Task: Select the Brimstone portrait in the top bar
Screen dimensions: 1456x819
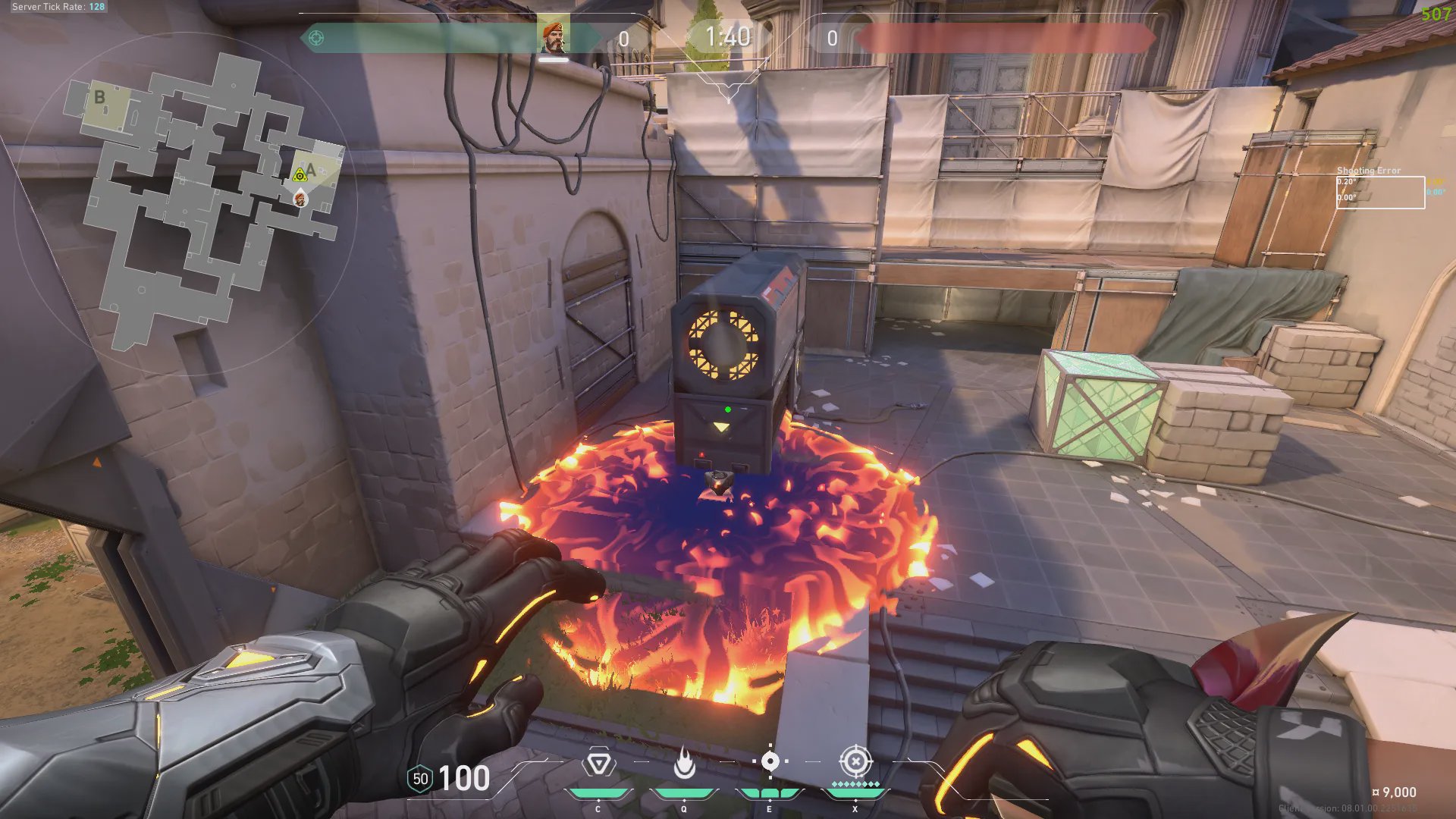Action: tap(554, 38)
